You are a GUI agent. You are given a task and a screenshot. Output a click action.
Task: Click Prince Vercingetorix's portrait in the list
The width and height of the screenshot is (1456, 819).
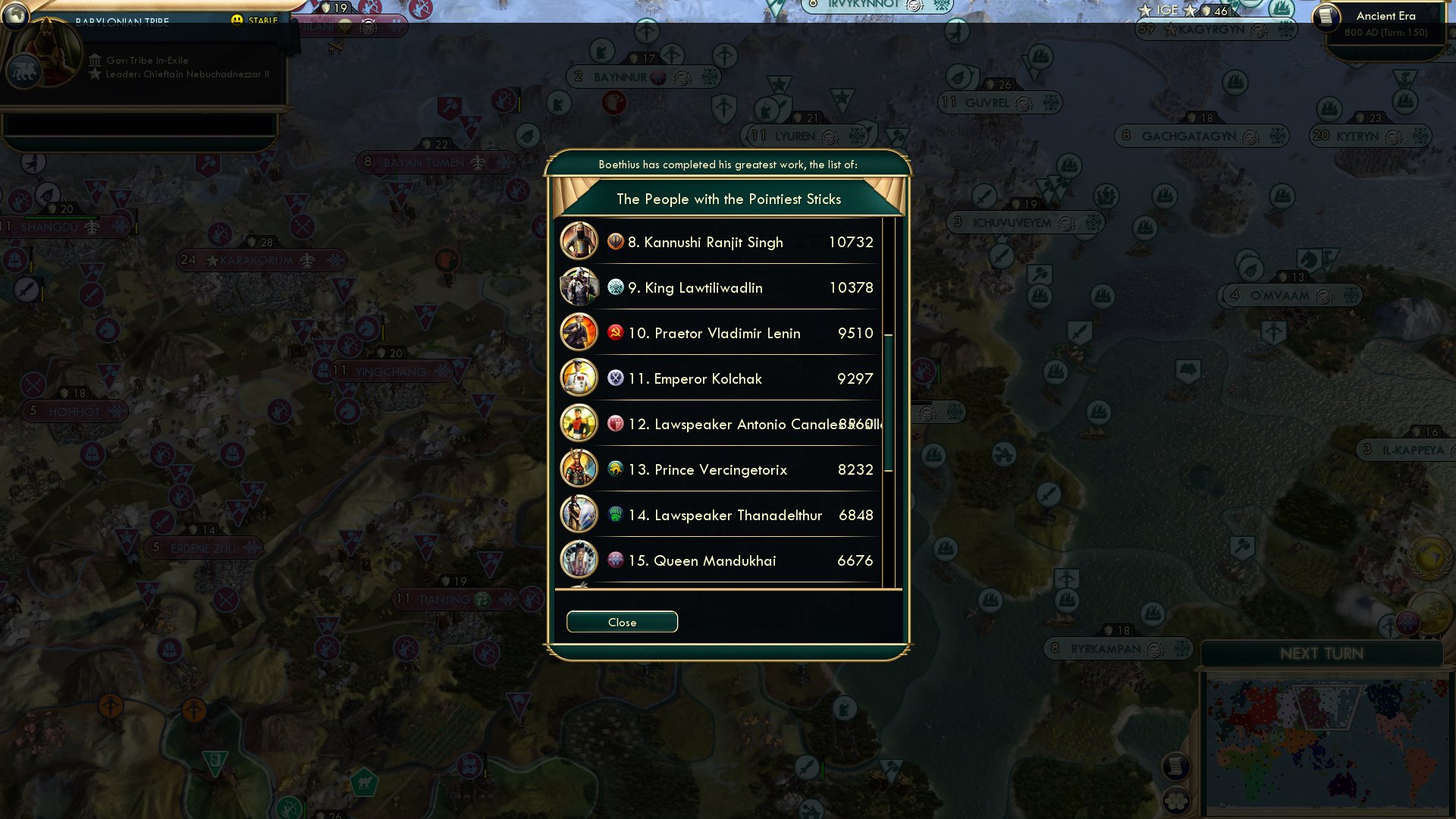(x=579, y=469)
